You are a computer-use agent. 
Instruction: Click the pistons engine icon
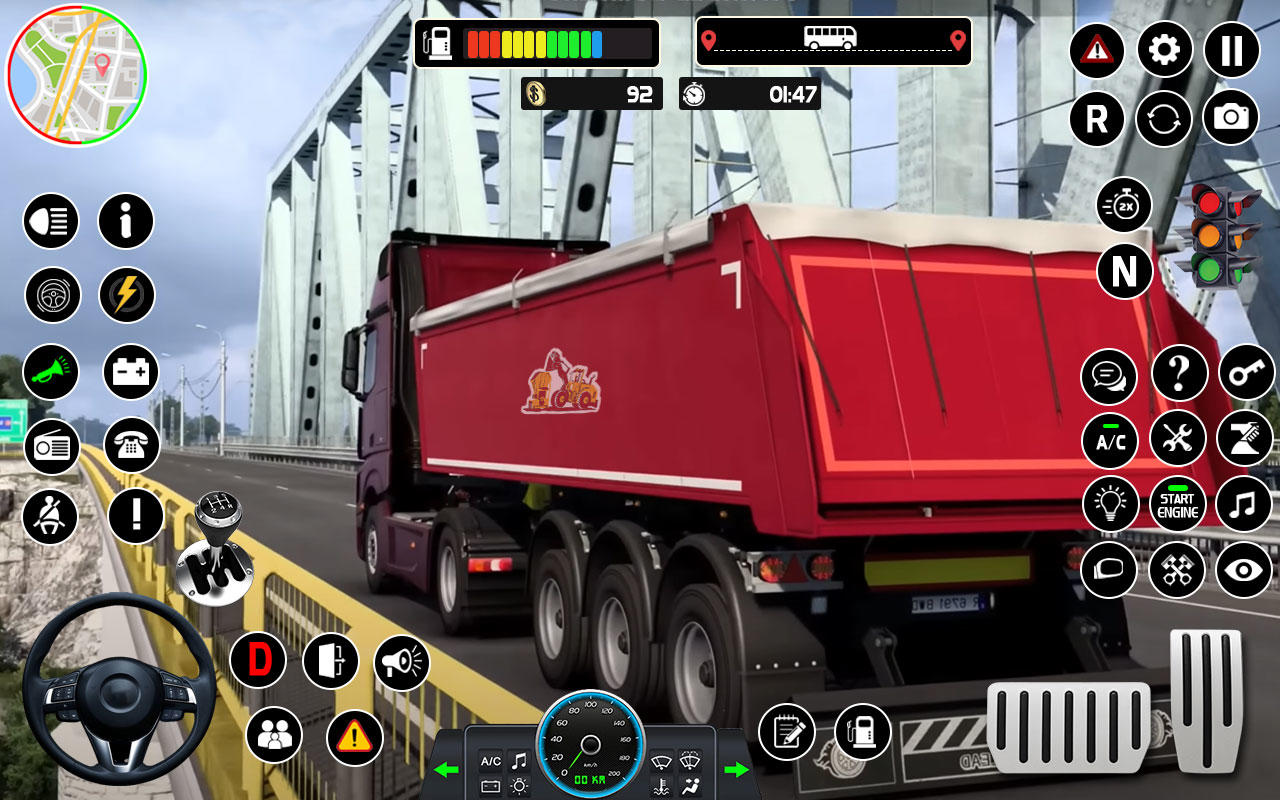(x=1178, y=571)
